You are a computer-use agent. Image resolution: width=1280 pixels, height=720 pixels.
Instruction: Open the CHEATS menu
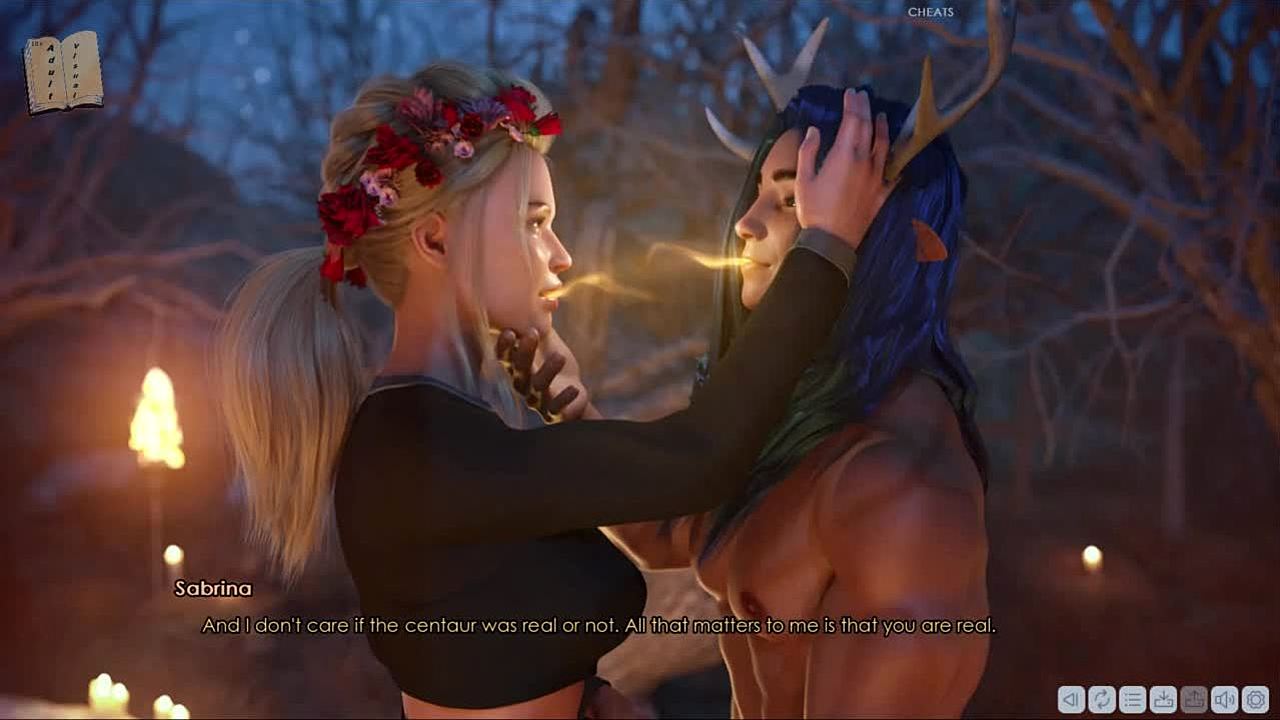930,12
